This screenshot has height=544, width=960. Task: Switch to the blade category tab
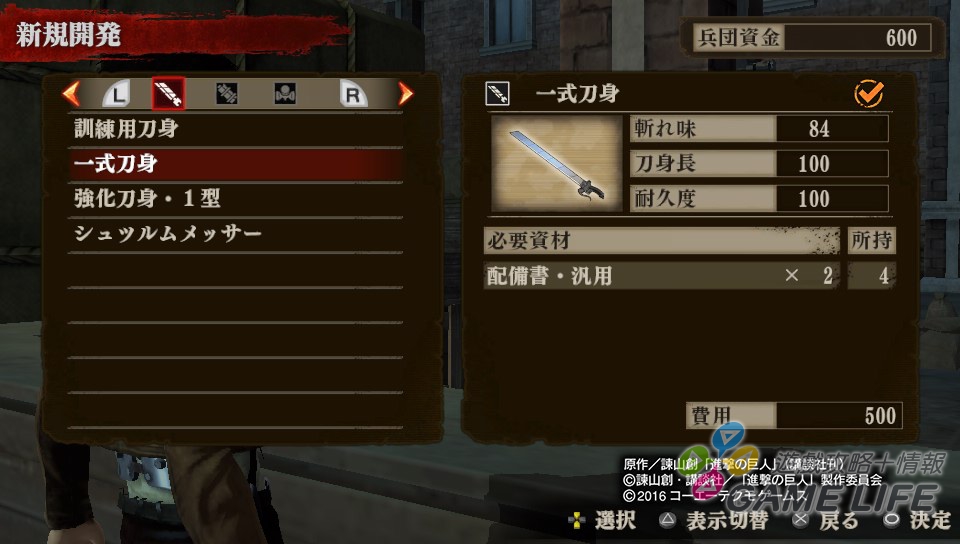click(168, 94)
